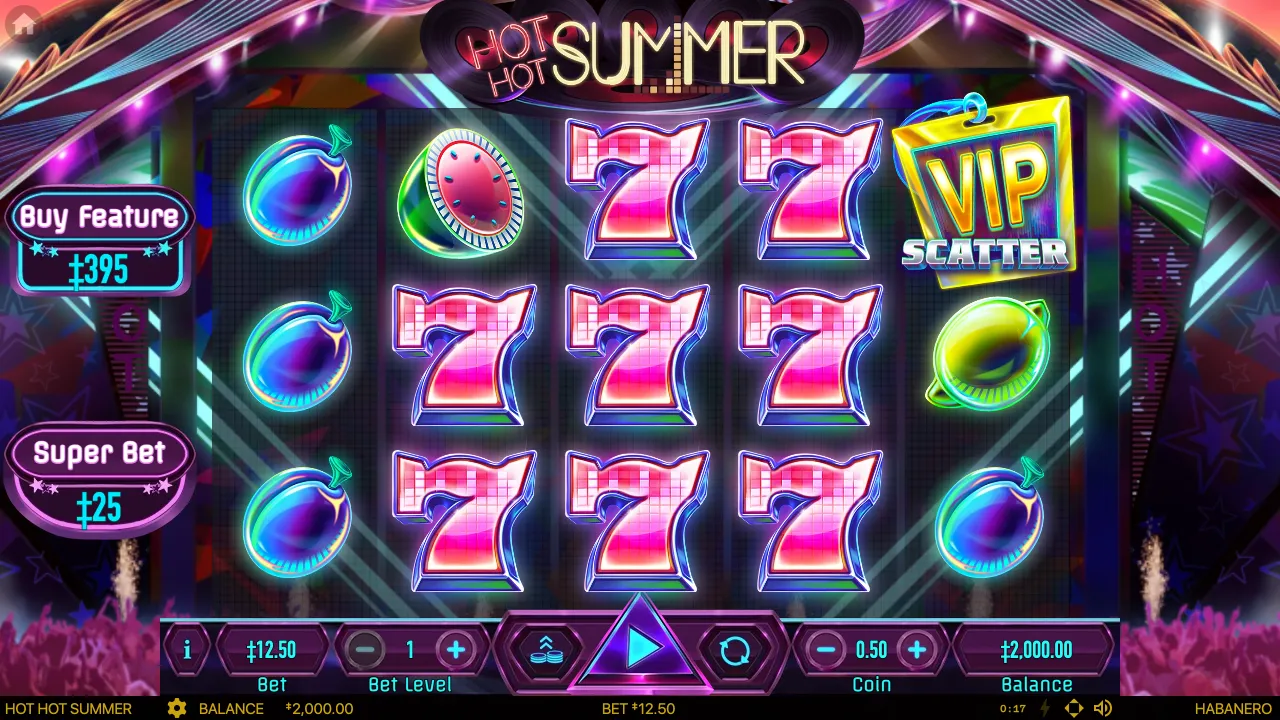Decrease the Bet Level

365,650
